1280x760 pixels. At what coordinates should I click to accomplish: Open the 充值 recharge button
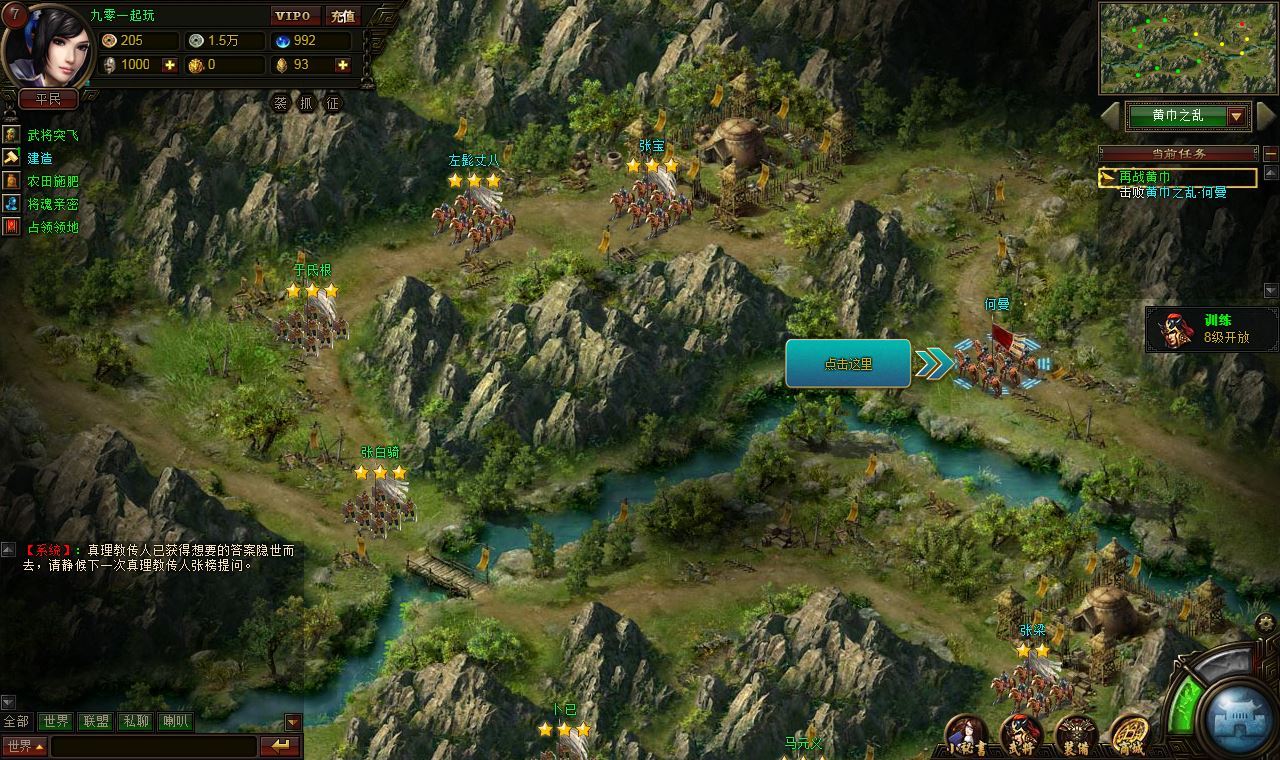pyautogui.click(x=343, y=16)
